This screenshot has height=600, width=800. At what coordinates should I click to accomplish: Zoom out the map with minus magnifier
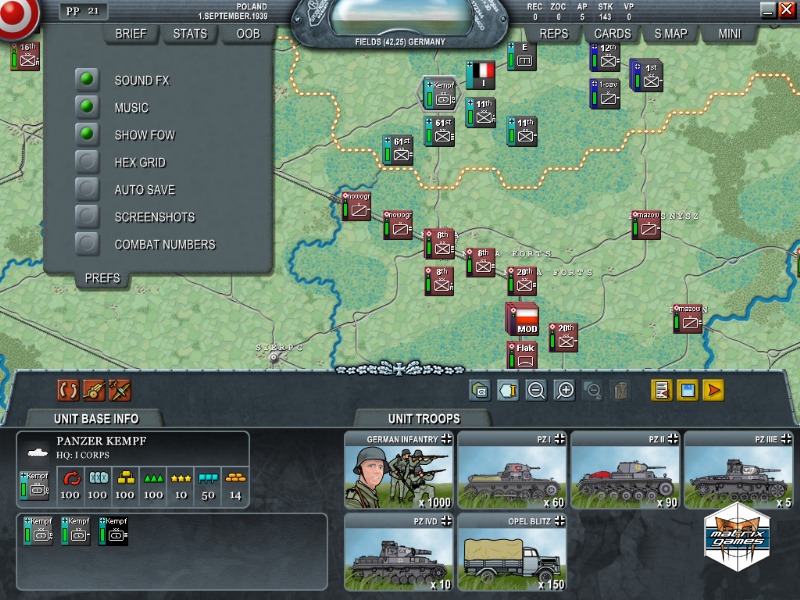click(536, 391)
